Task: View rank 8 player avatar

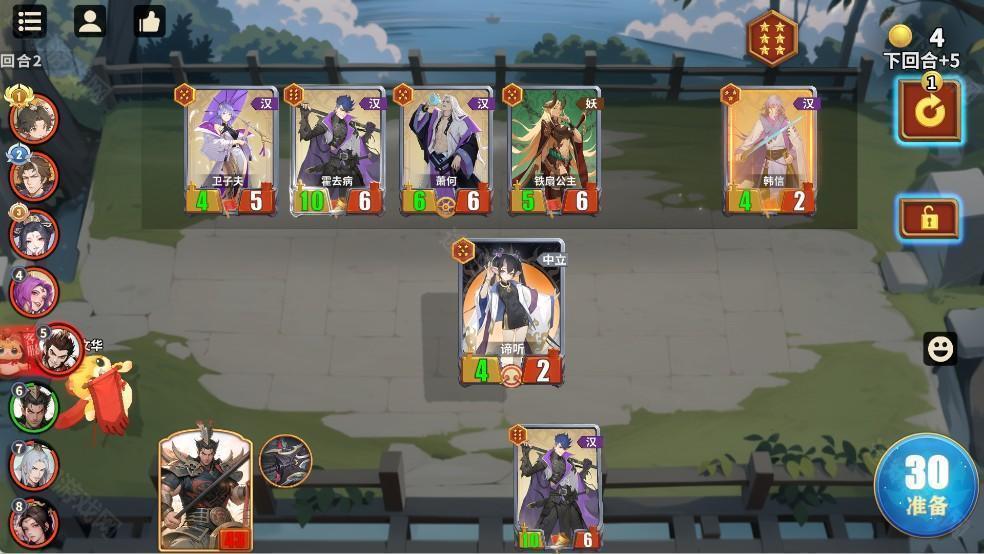Action: (x=34, y=523)
